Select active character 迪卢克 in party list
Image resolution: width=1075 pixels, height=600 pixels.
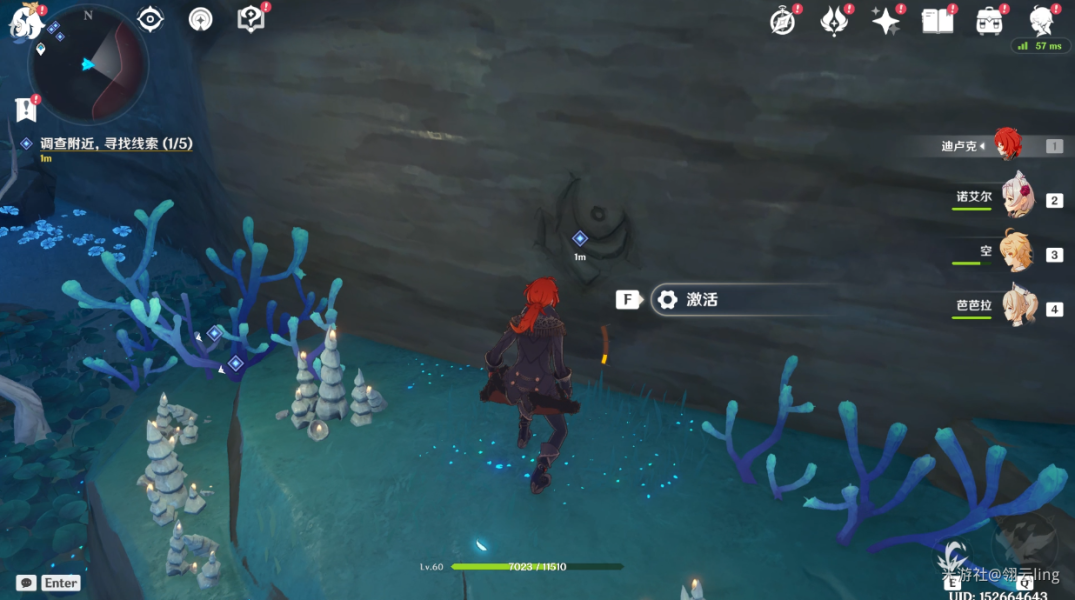tap(1008, 145)
